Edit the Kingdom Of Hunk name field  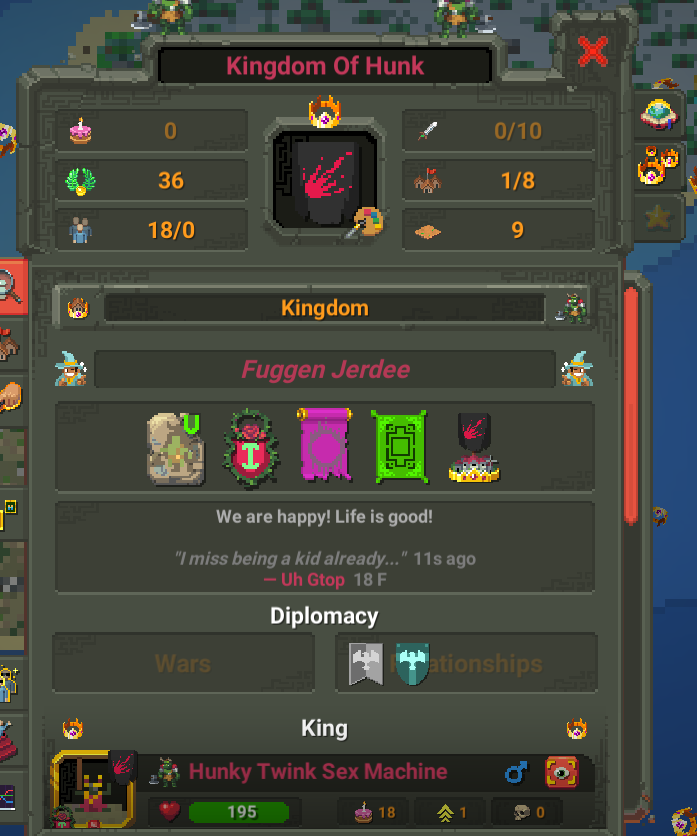pos(325,67)
